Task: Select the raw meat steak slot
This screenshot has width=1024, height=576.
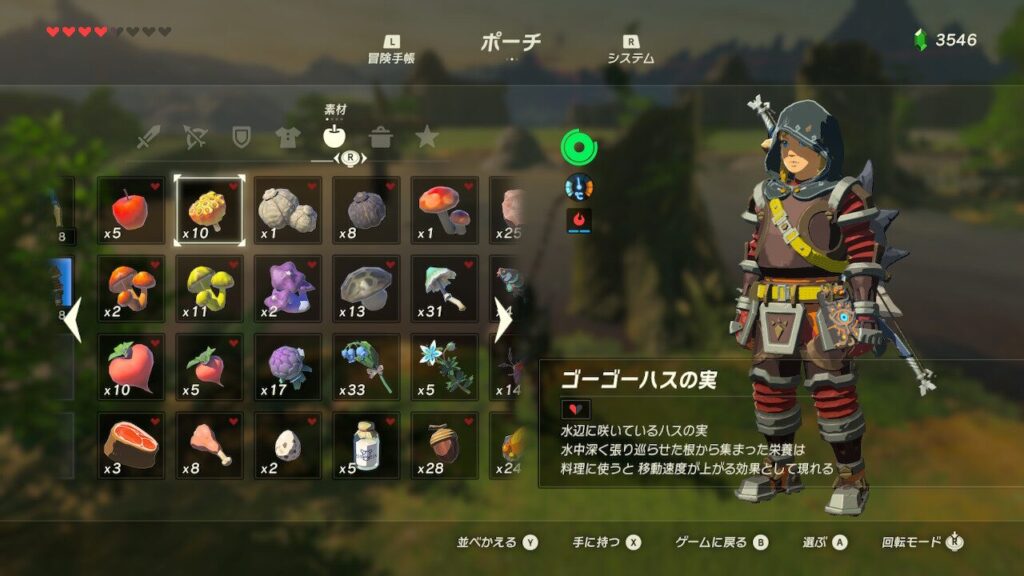Action: click(131, 446)
